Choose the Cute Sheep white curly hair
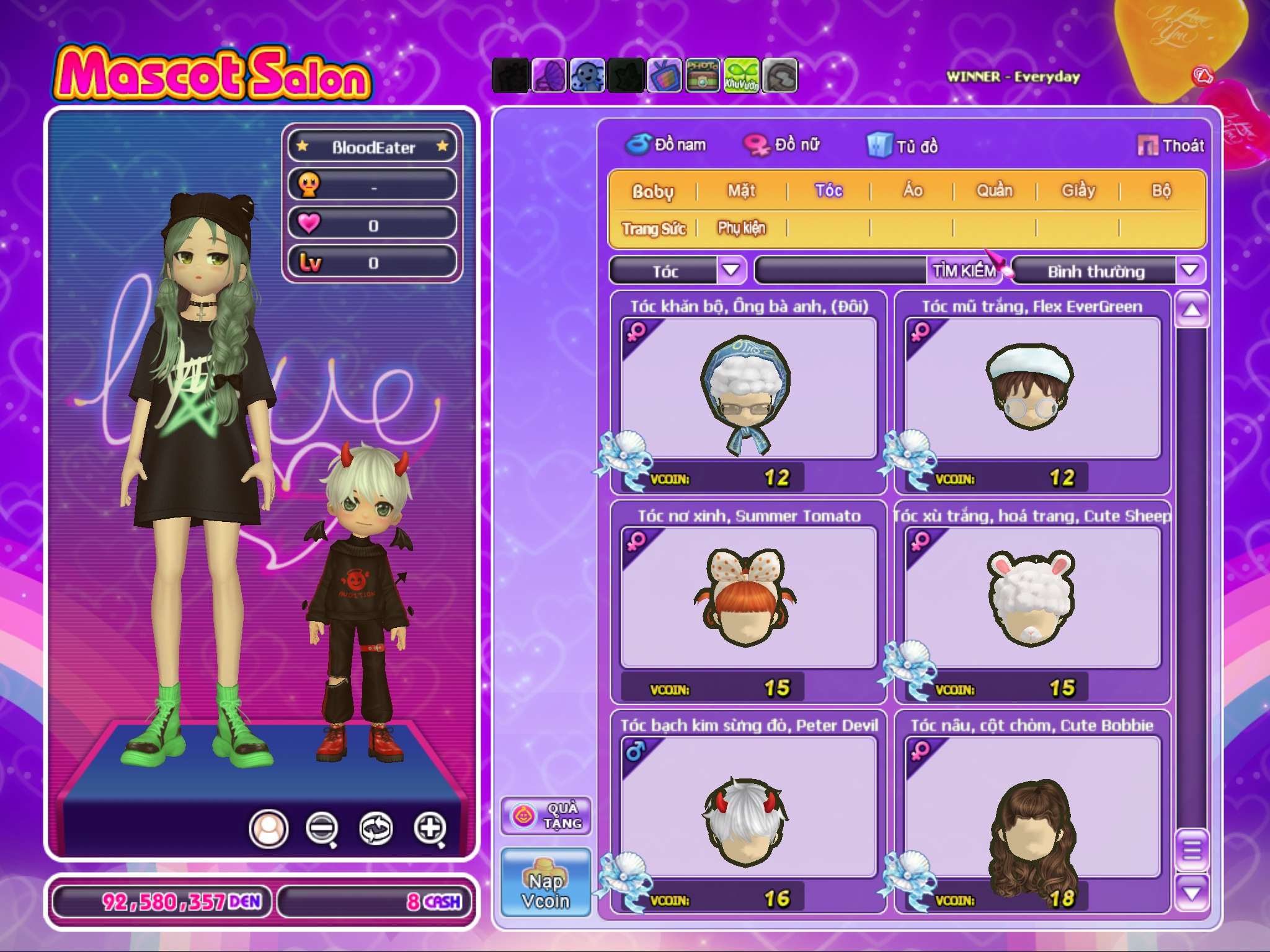Screen dimensions: 1270x952 click(1032, 596)
